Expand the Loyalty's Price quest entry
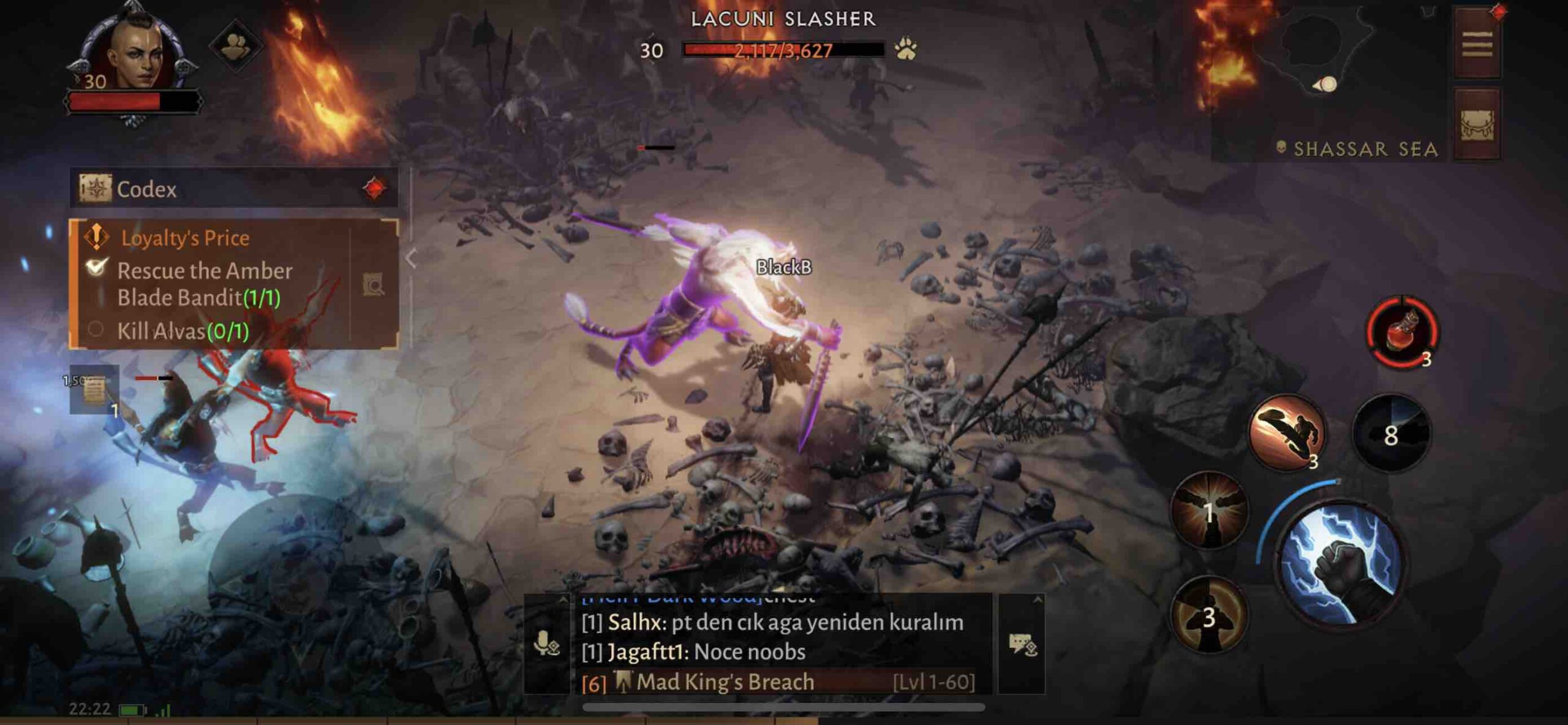The image size is (1568, 725). click(184, 238)
